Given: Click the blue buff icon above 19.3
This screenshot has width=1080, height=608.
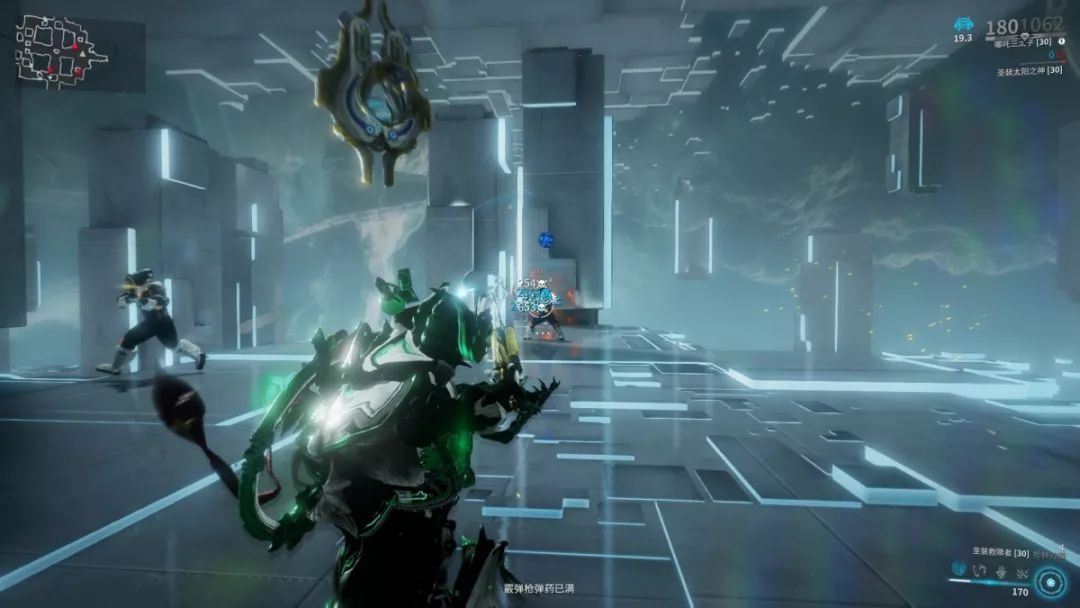Looking at the screenshot, I should [x=963, y=24].
